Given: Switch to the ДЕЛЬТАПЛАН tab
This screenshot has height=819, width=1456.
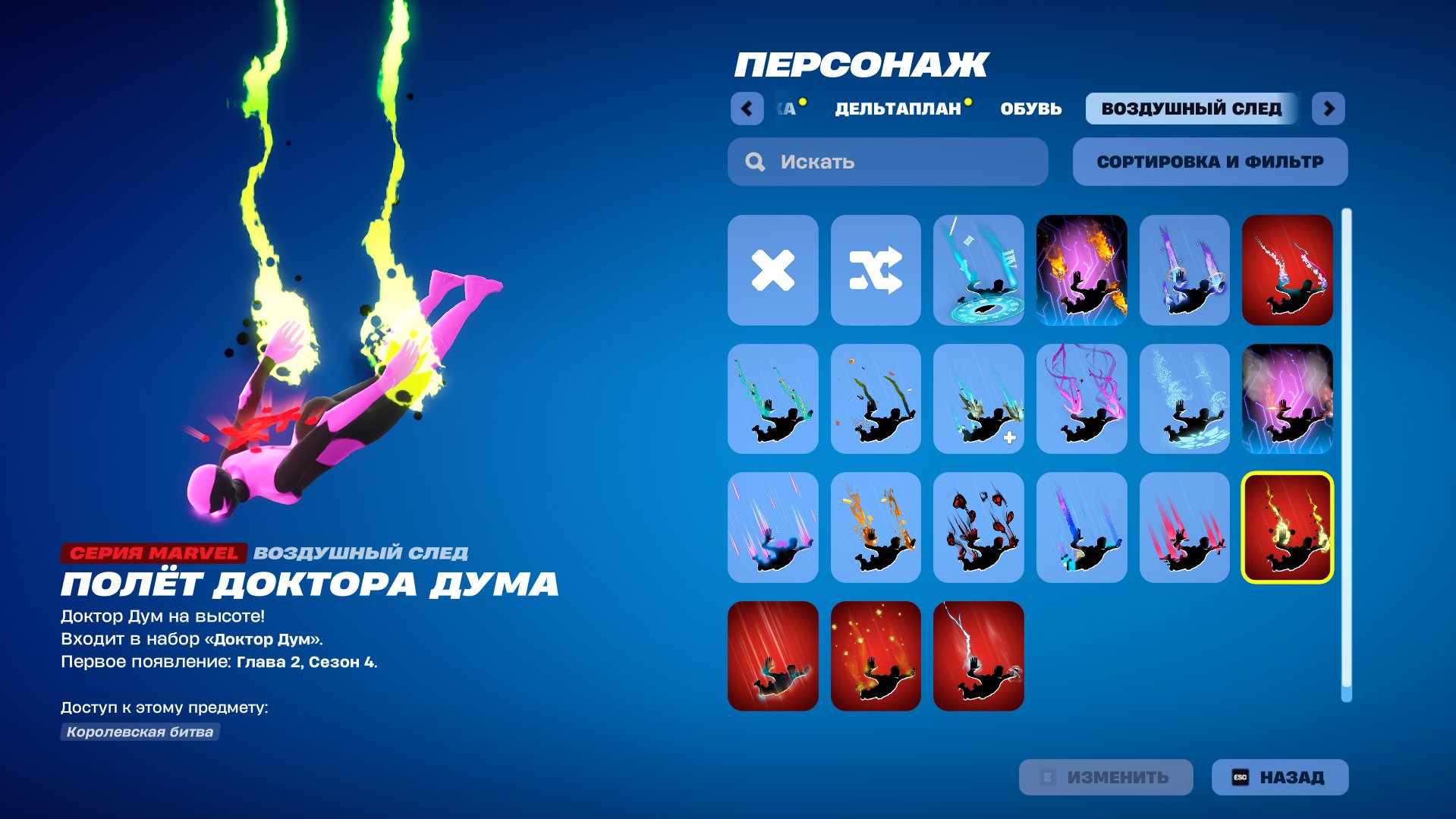Looking at the screenshot, I should tap(898, 109).
